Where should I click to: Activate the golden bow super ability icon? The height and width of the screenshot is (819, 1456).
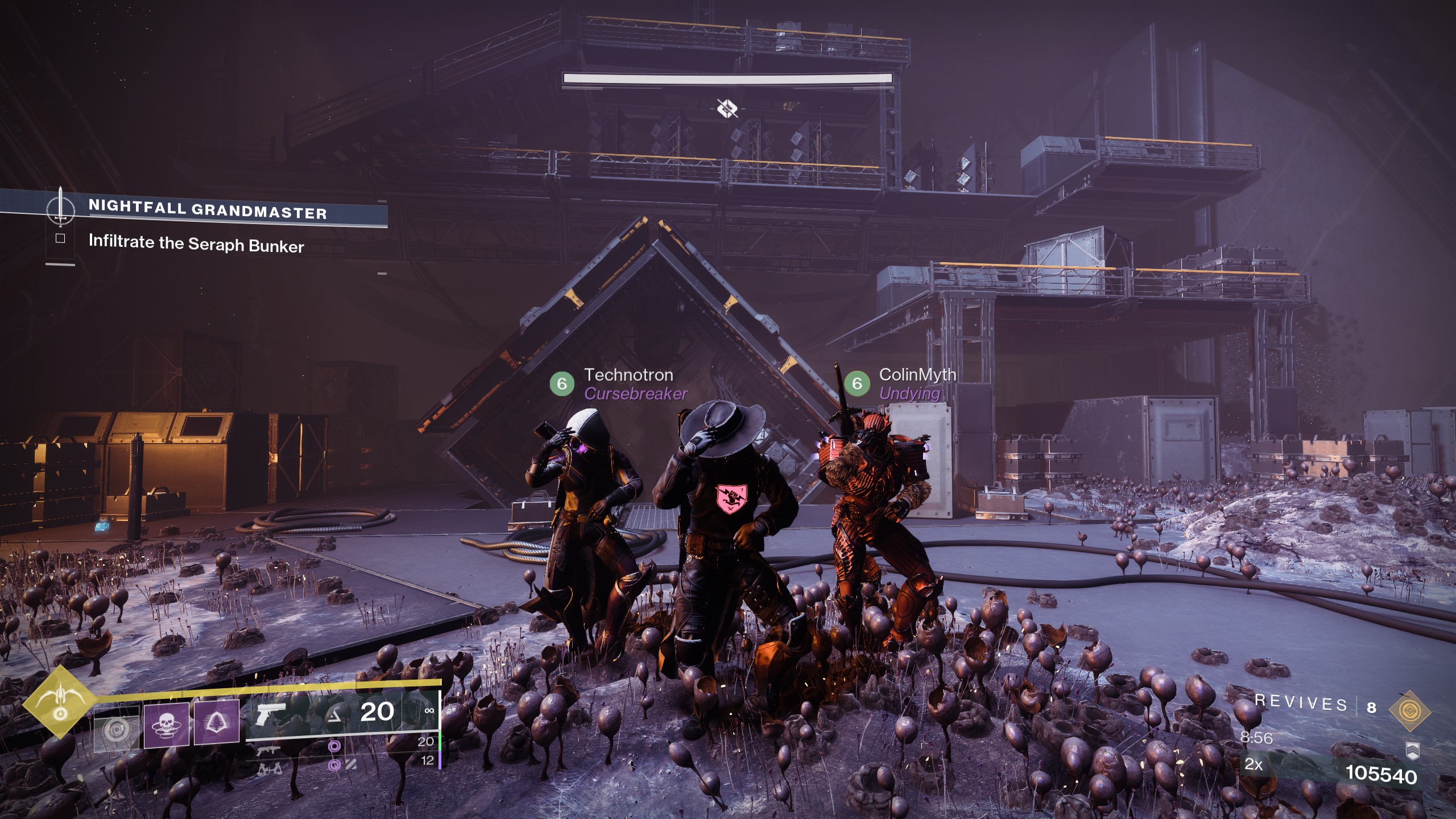59,701
